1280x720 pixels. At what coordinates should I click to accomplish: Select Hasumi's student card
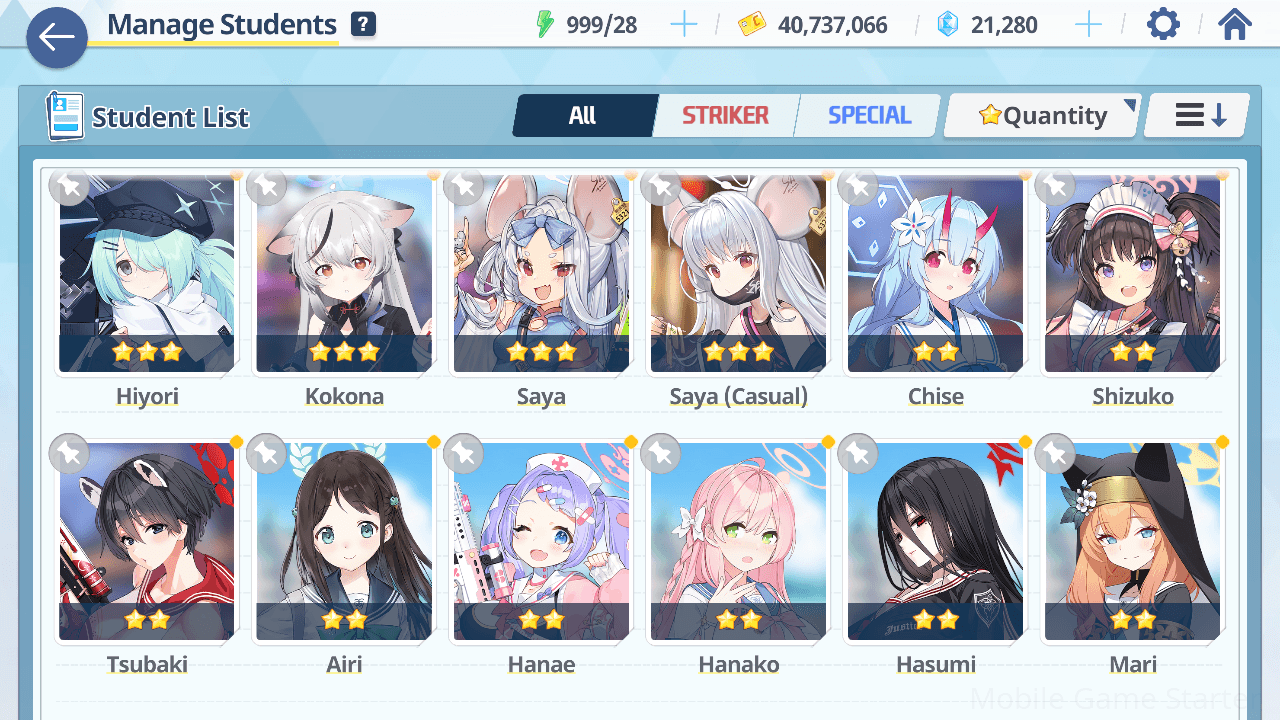point(935,542)
